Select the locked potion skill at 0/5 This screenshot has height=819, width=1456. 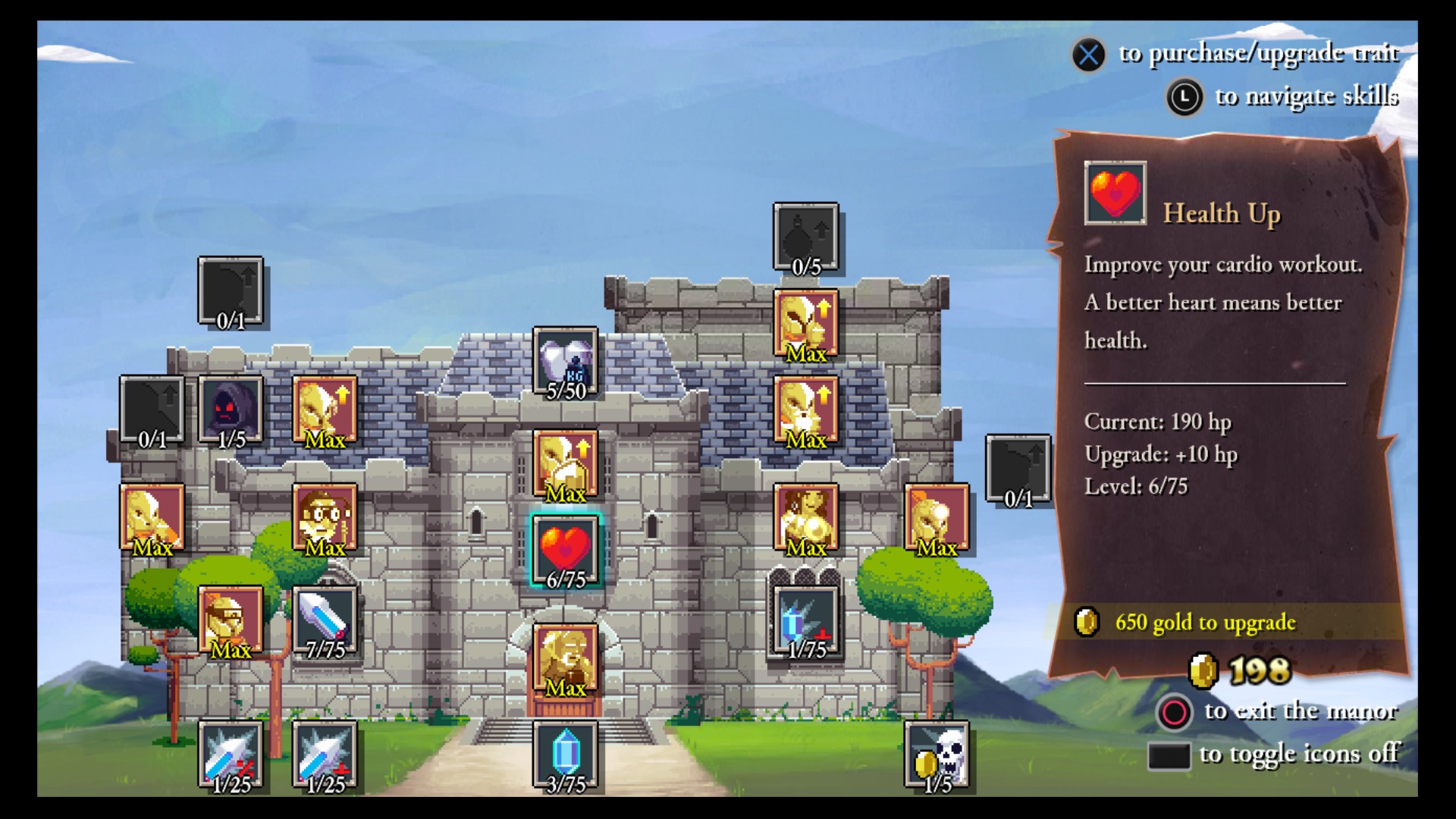click(805, 237)
